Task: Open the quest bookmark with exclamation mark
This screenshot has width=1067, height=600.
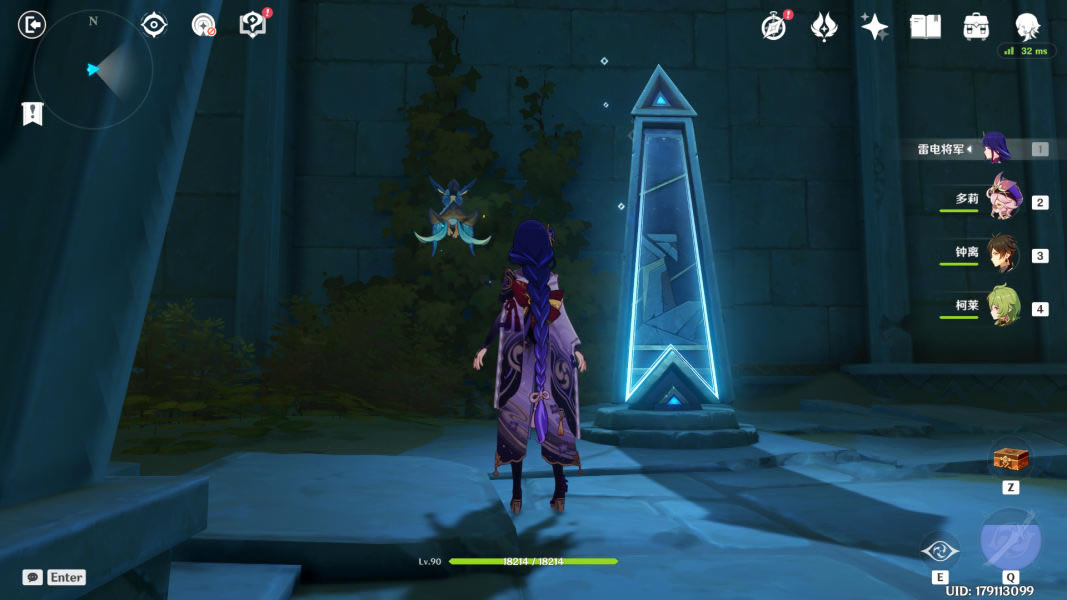Action: point(33,114)
